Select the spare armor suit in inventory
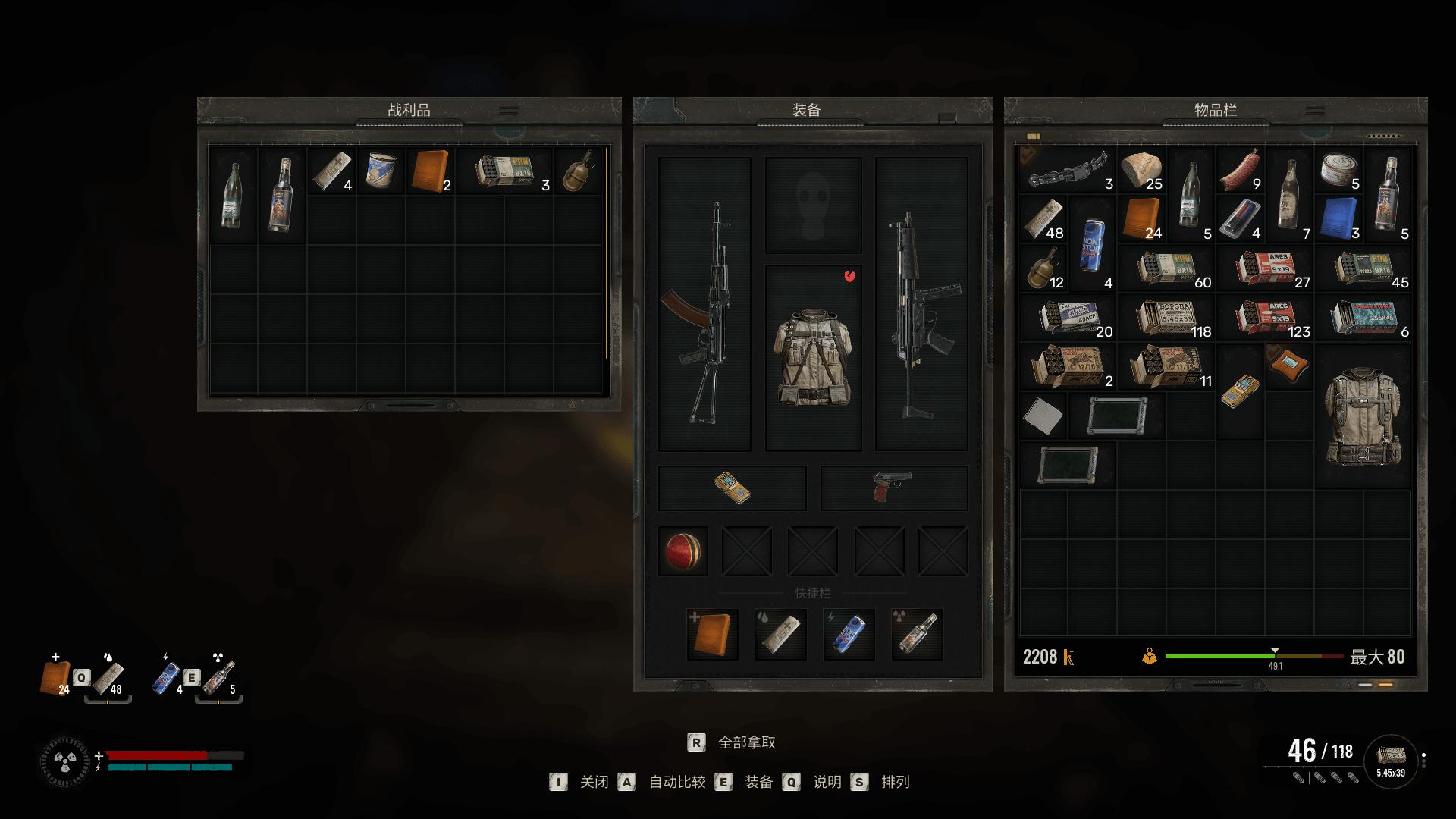This screenshot has width=1456, height=819. (x=1363, y=416)
